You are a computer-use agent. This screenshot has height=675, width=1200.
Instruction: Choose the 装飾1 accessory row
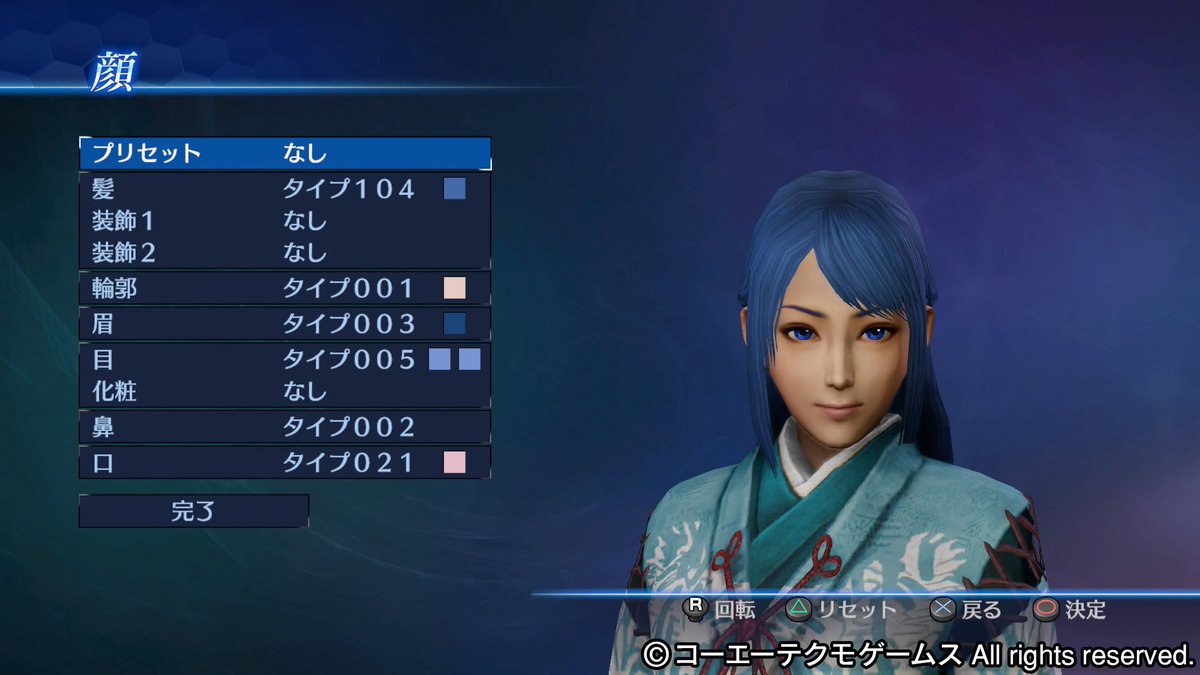[285, 220]
